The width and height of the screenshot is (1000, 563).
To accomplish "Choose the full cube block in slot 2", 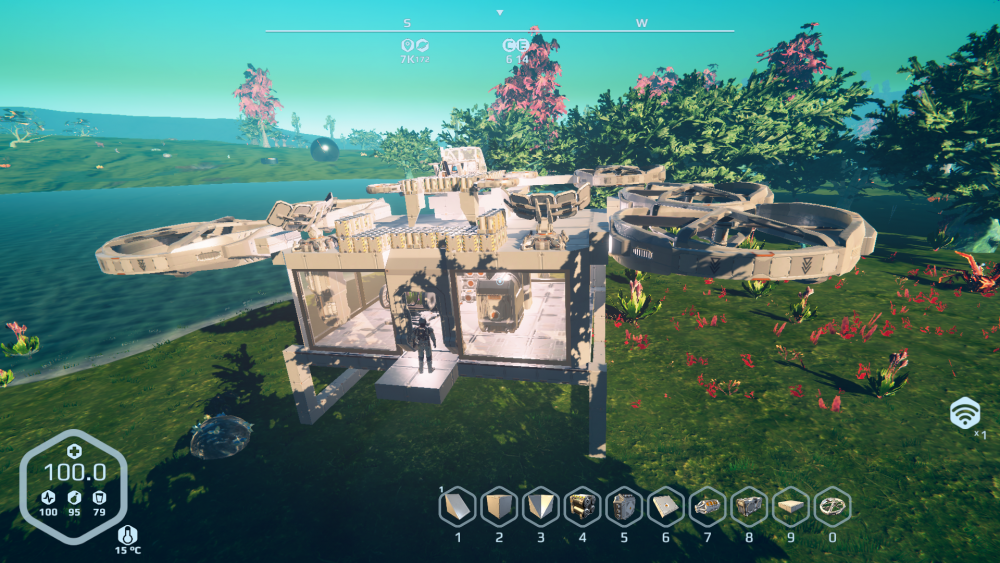I will point(499,506).
